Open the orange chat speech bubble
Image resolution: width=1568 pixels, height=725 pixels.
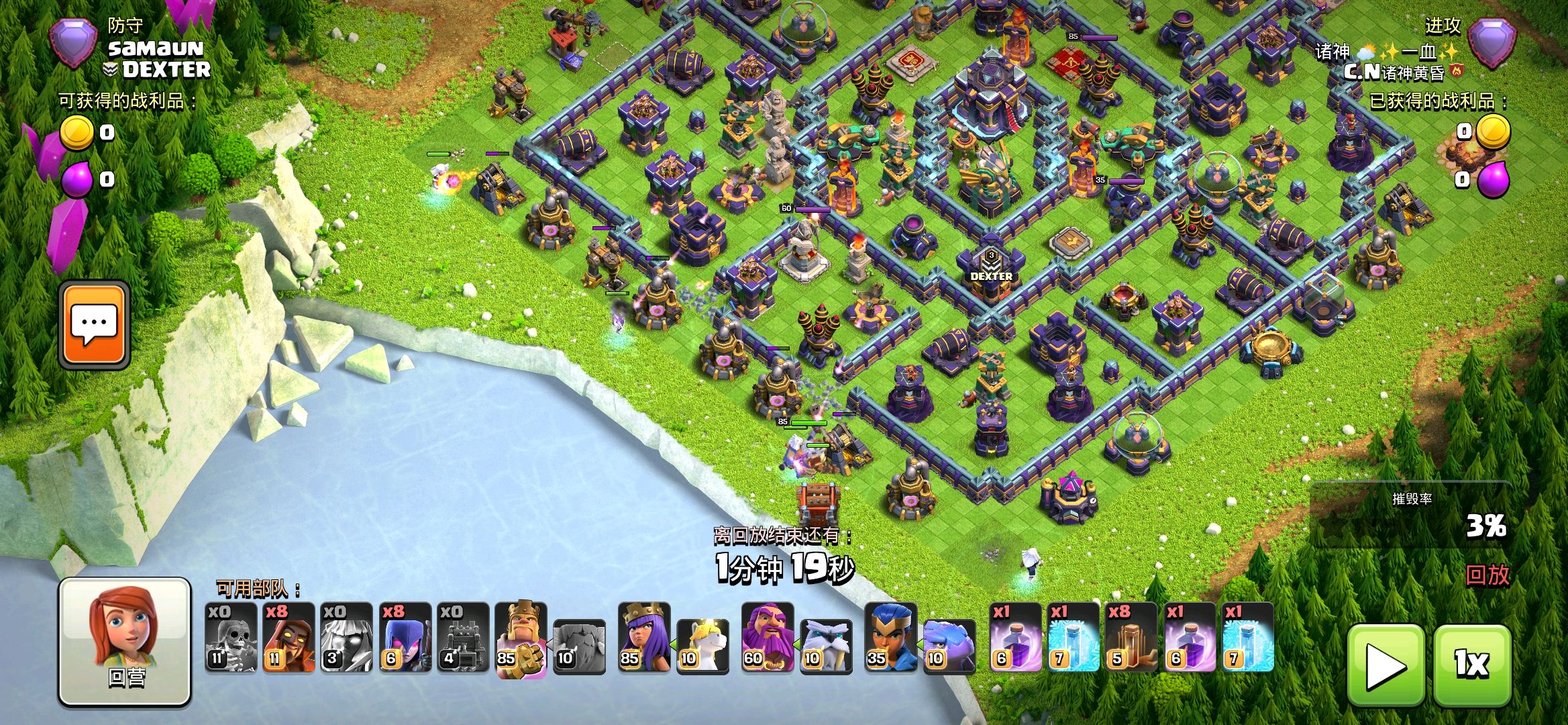pos(94,325)
